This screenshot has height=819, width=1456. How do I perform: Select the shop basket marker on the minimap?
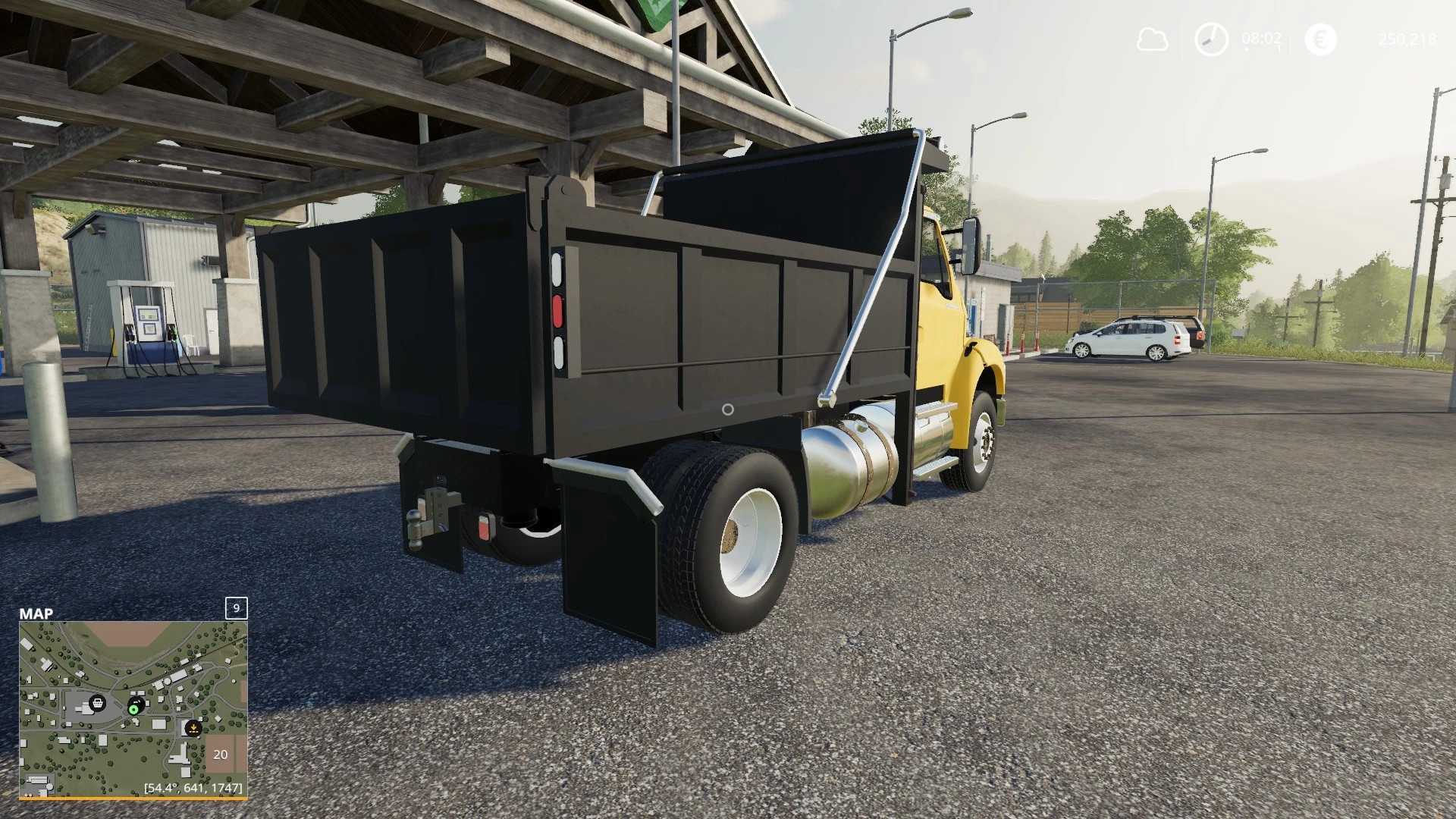click(98, 703)
